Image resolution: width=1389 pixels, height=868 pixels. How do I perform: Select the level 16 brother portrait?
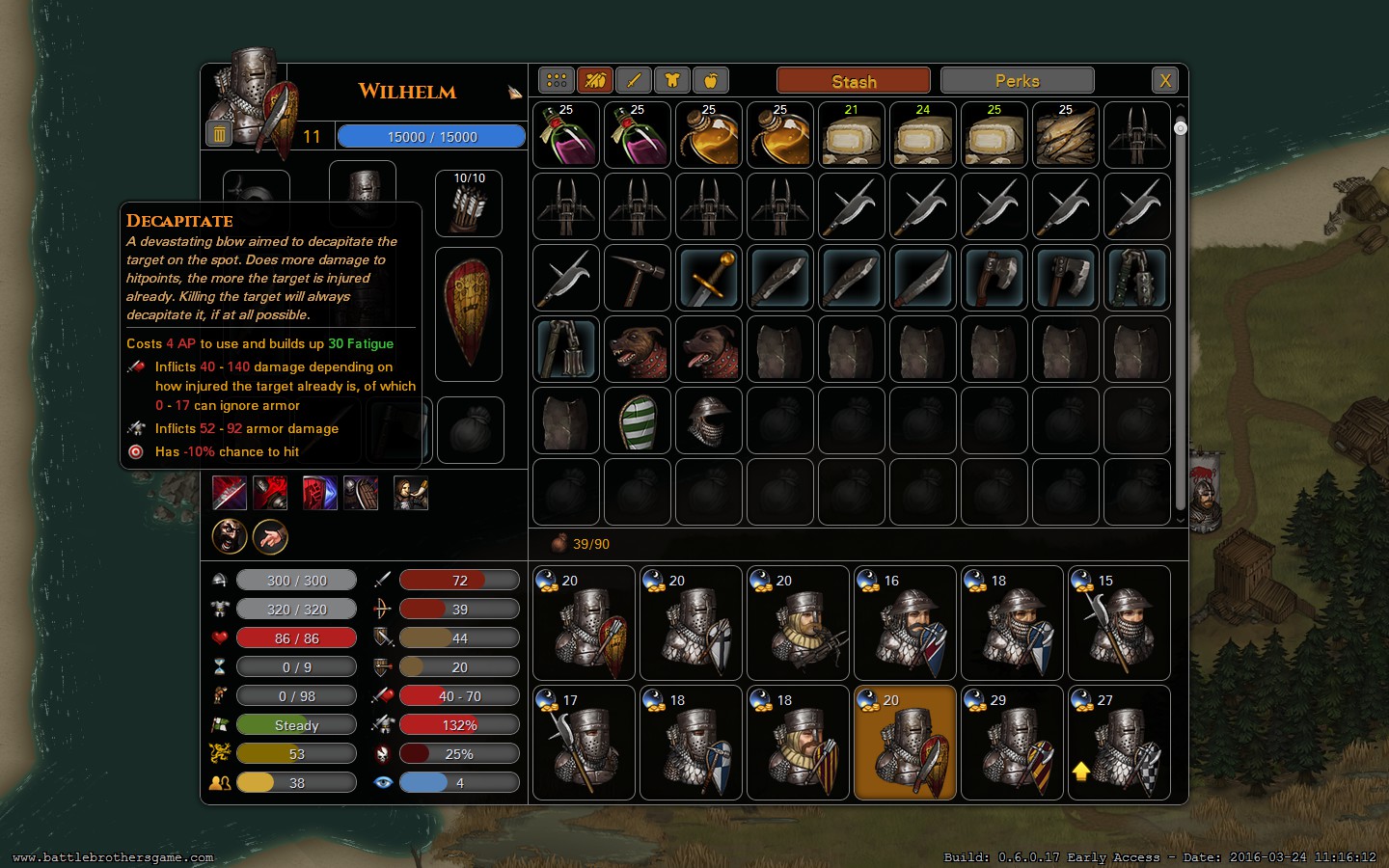point(905,623)
